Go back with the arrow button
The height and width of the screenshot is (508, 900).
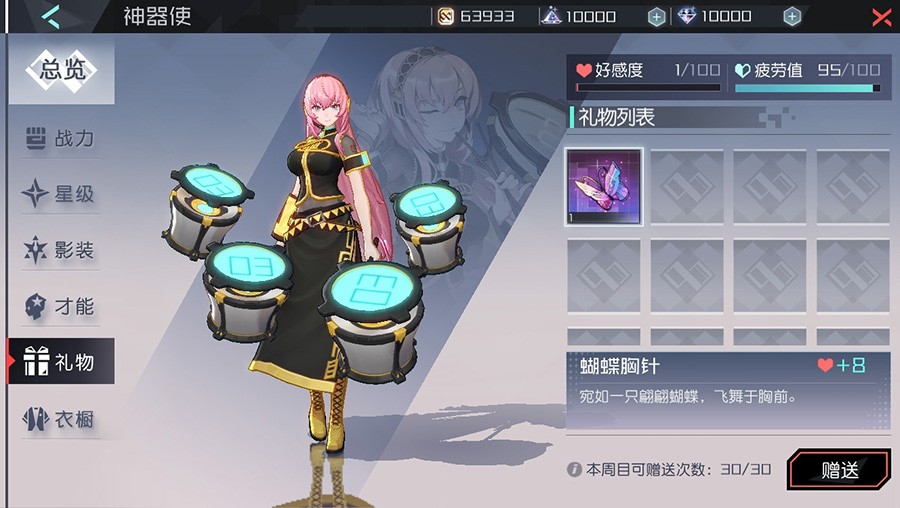52,16
